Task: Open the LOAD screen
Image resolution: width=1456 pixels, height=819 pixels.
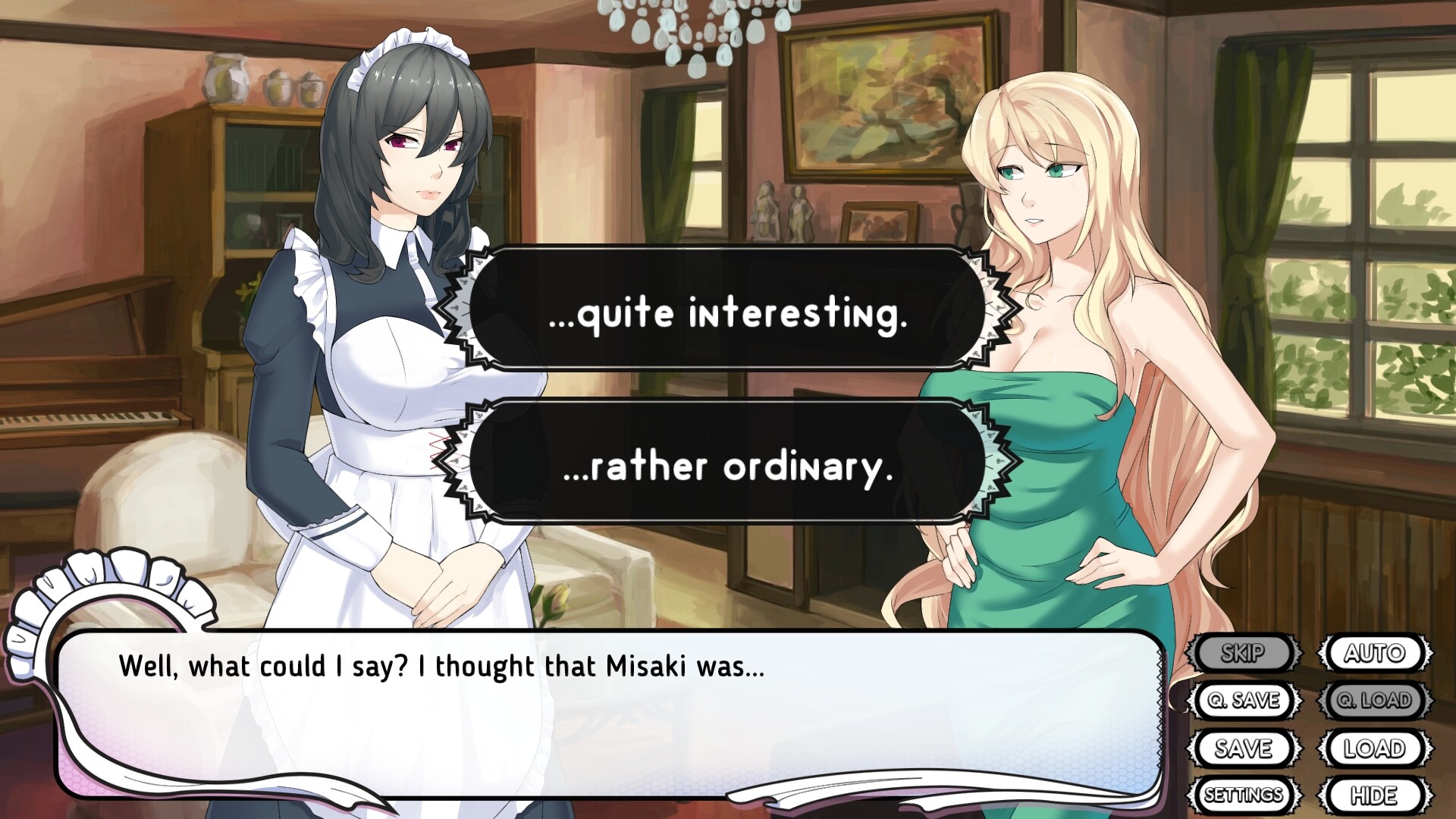Action: [1376, 748]
